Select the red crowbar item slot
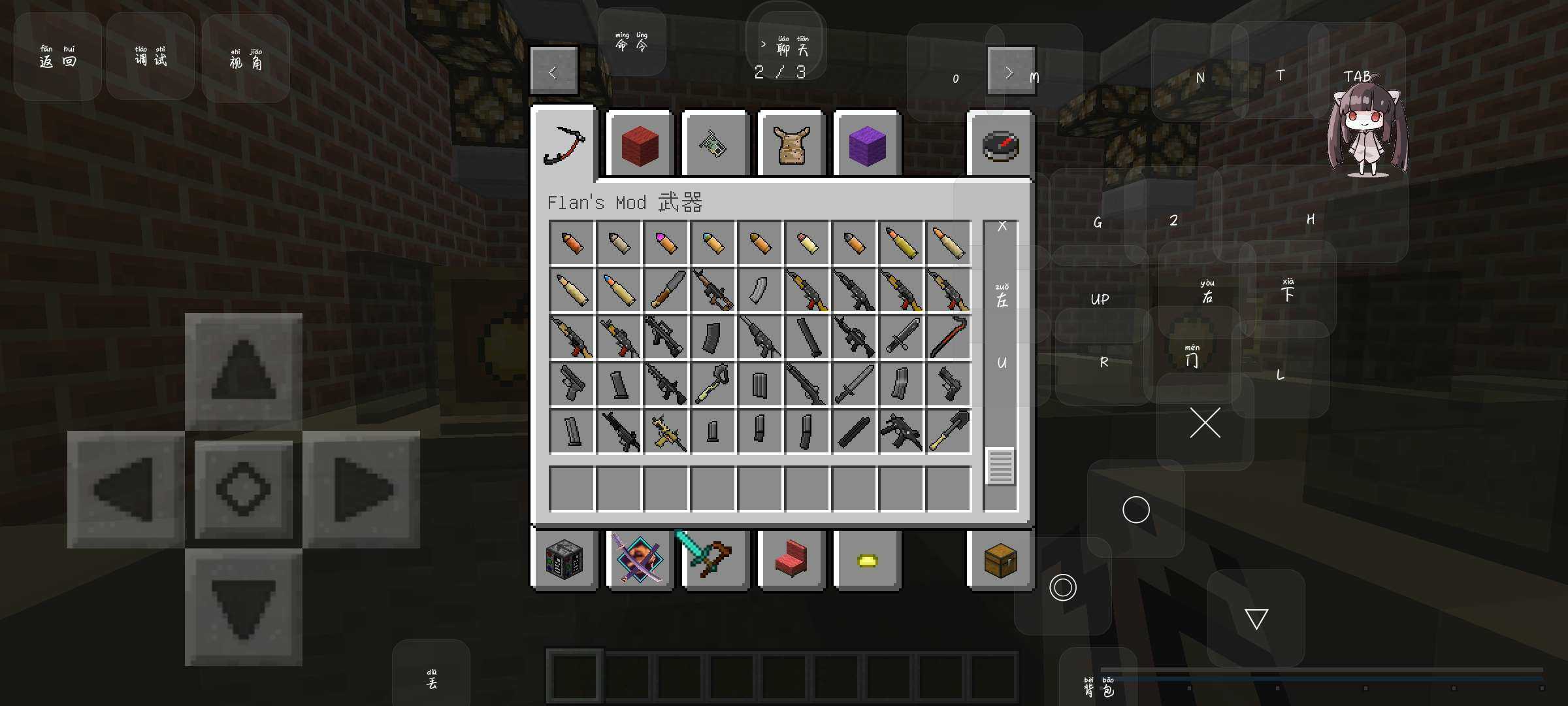 click(x=948, y=337)
